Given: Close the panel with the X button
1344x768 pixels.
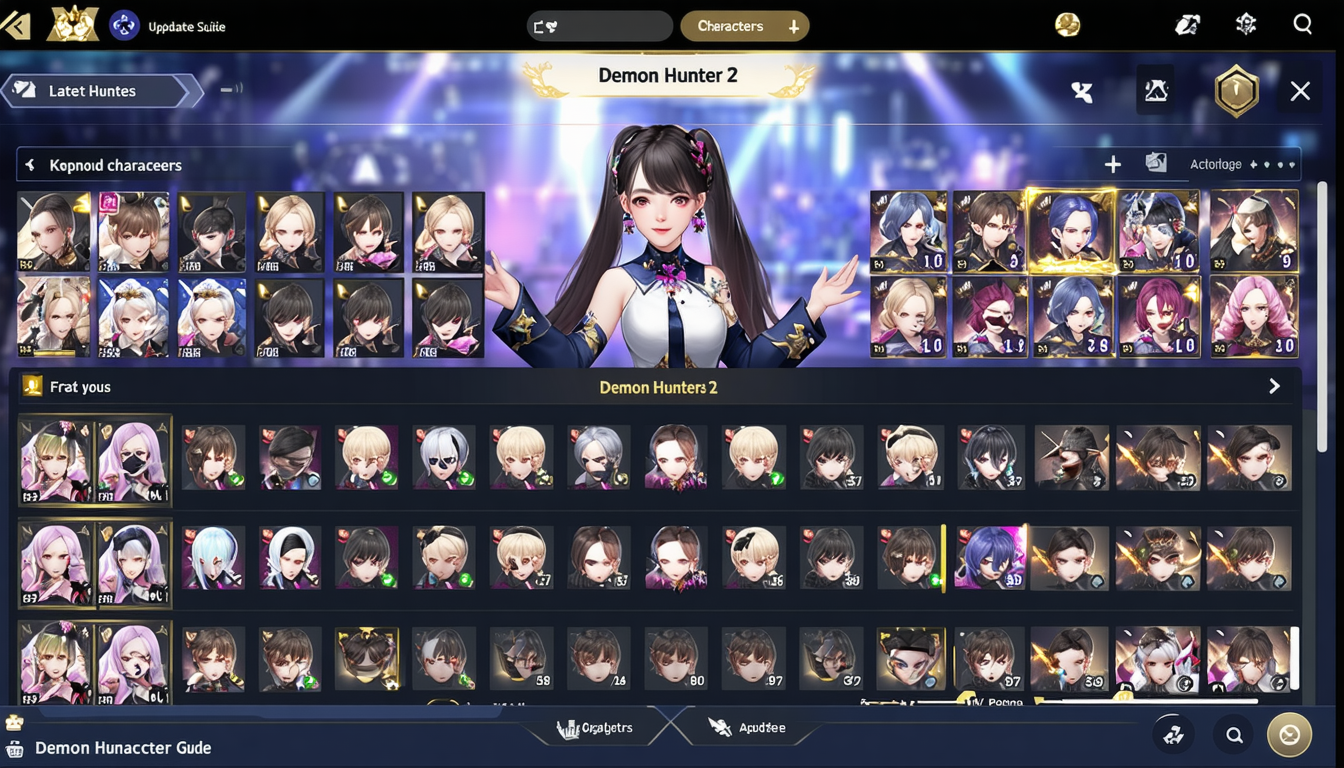Looking at the screenshot, I should coord(1300,92).
